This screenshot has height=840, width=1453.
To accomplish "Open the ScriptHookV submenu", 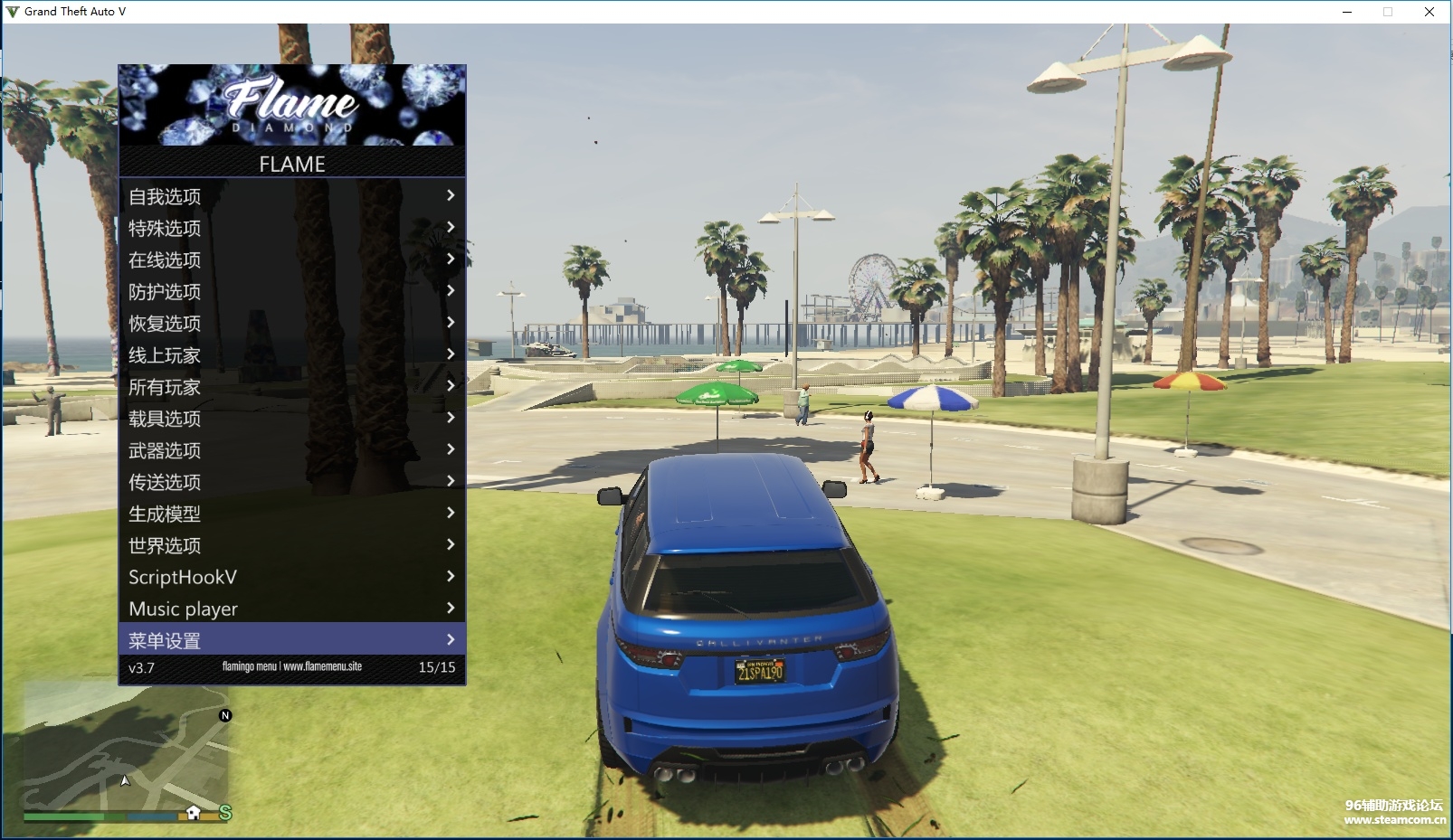I will pyautogui.click(x=291, y=577).
